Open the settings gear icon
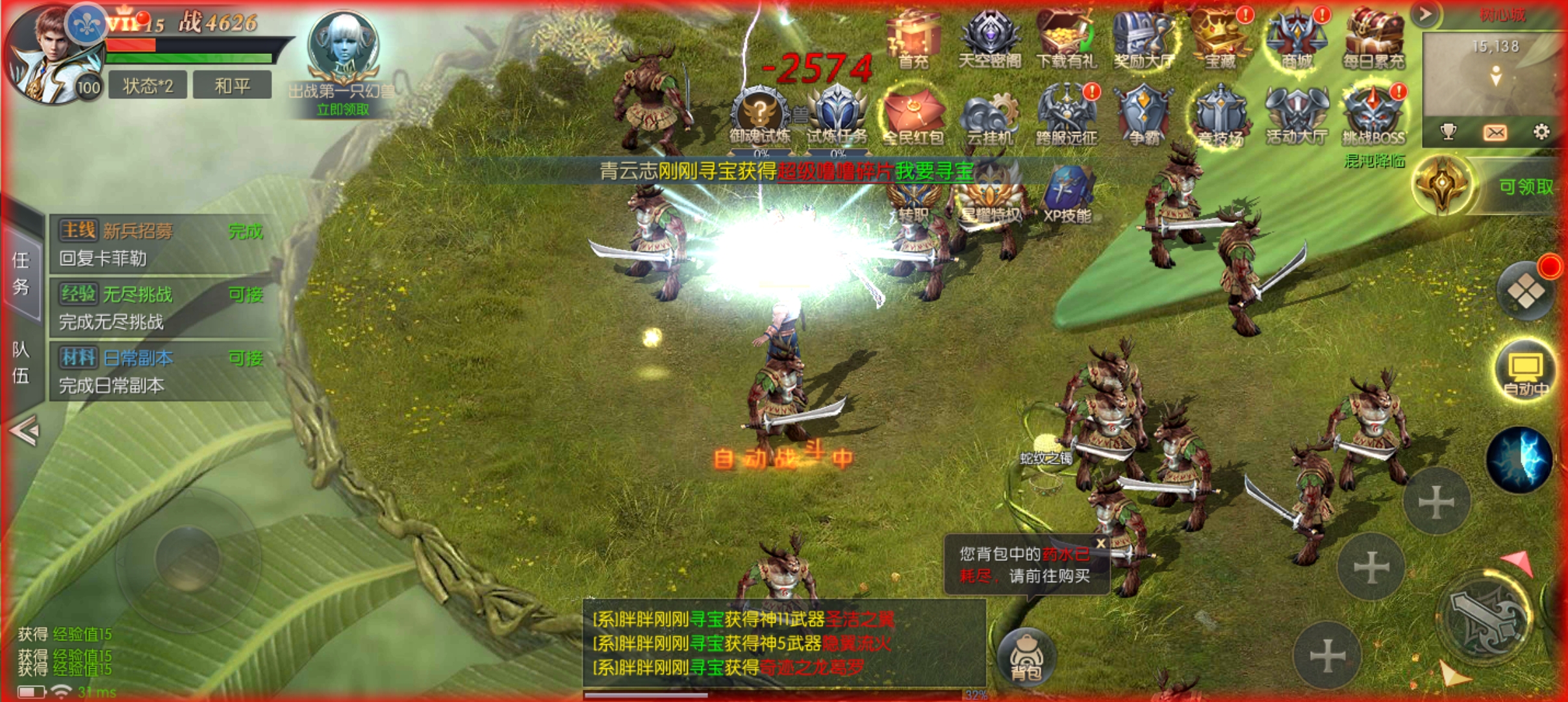Viewport: 1568px width, 702px height. (x=1541, y=132)
